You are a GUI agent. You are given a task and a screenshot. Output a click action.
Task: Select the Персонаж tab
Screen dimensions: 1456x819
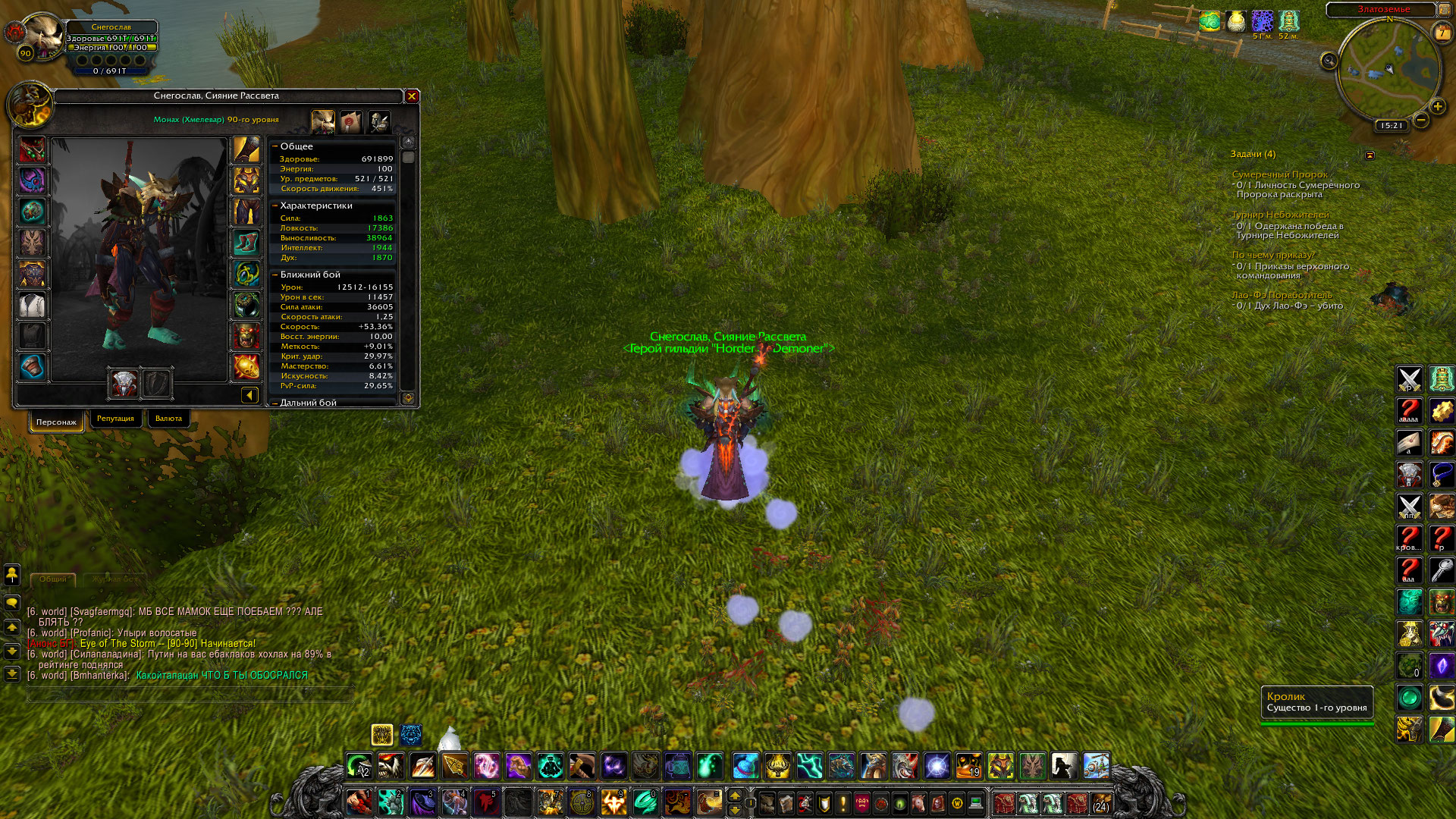click(x=56, y=422)
